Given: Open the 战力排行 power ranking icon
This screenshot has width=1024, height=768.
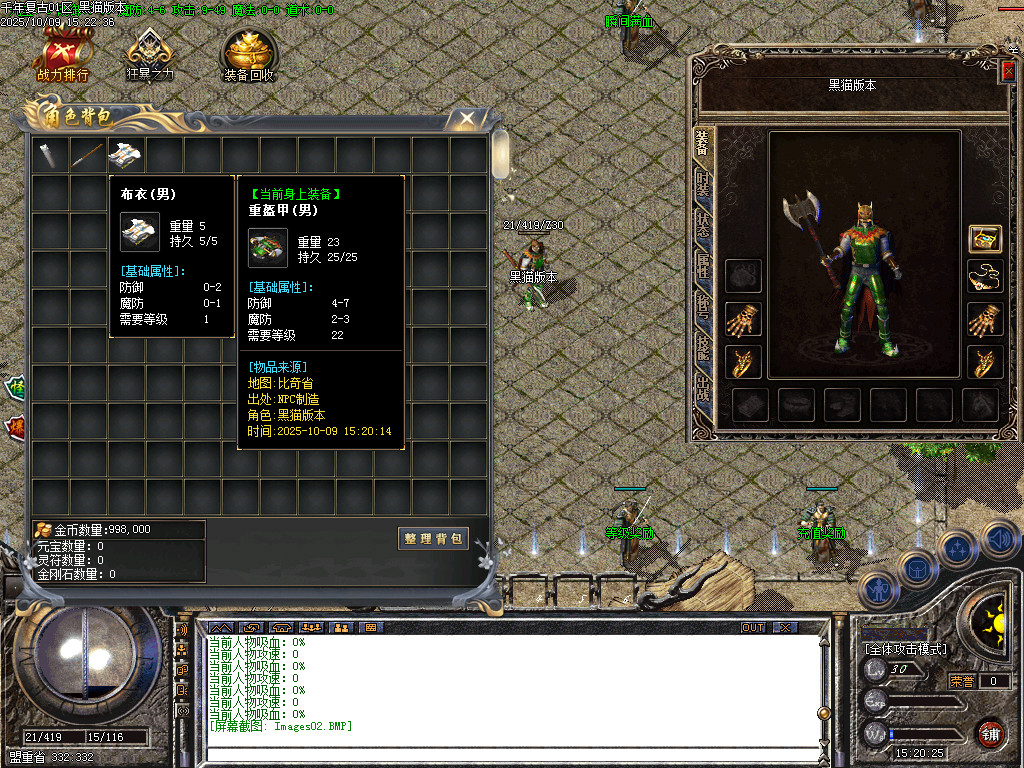Looking at the screenshot, I should point(63,56).
